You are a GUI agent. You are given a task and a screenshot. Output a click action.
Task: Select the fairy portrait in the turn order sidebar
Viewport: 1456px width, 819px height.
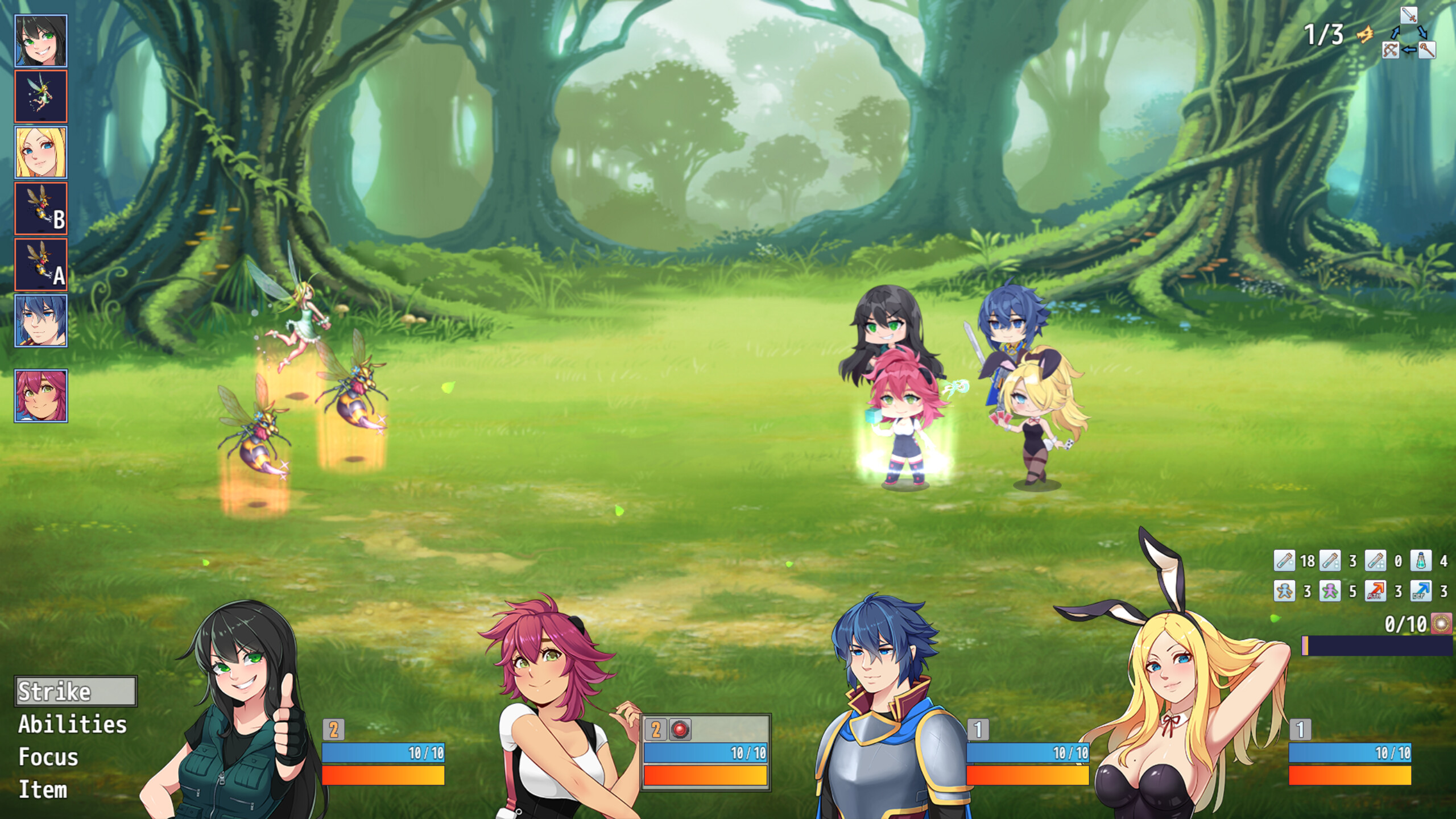(41, 96)
